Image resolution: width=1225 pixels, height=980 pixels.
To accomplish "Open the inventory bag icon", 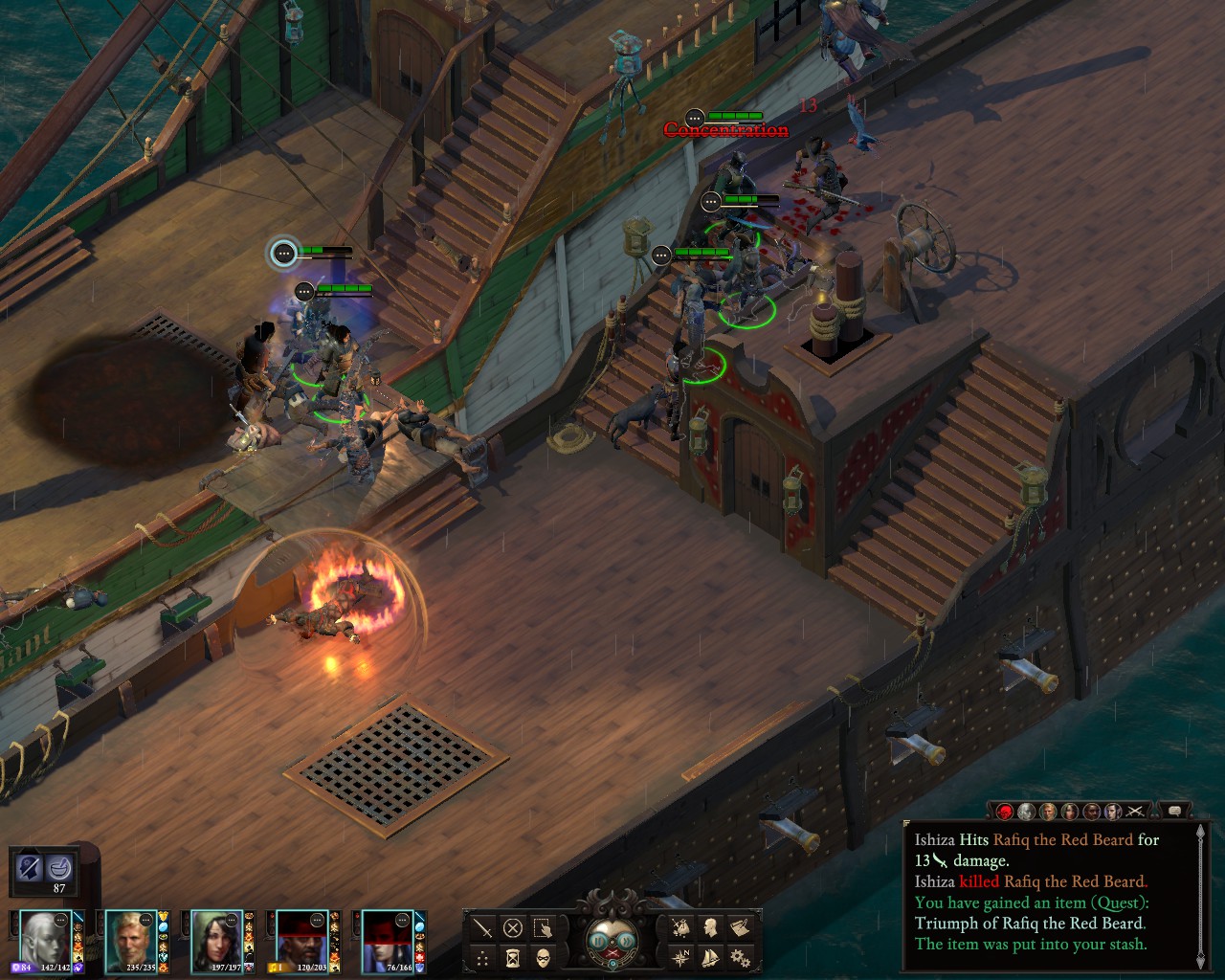I will pos(681,927).
